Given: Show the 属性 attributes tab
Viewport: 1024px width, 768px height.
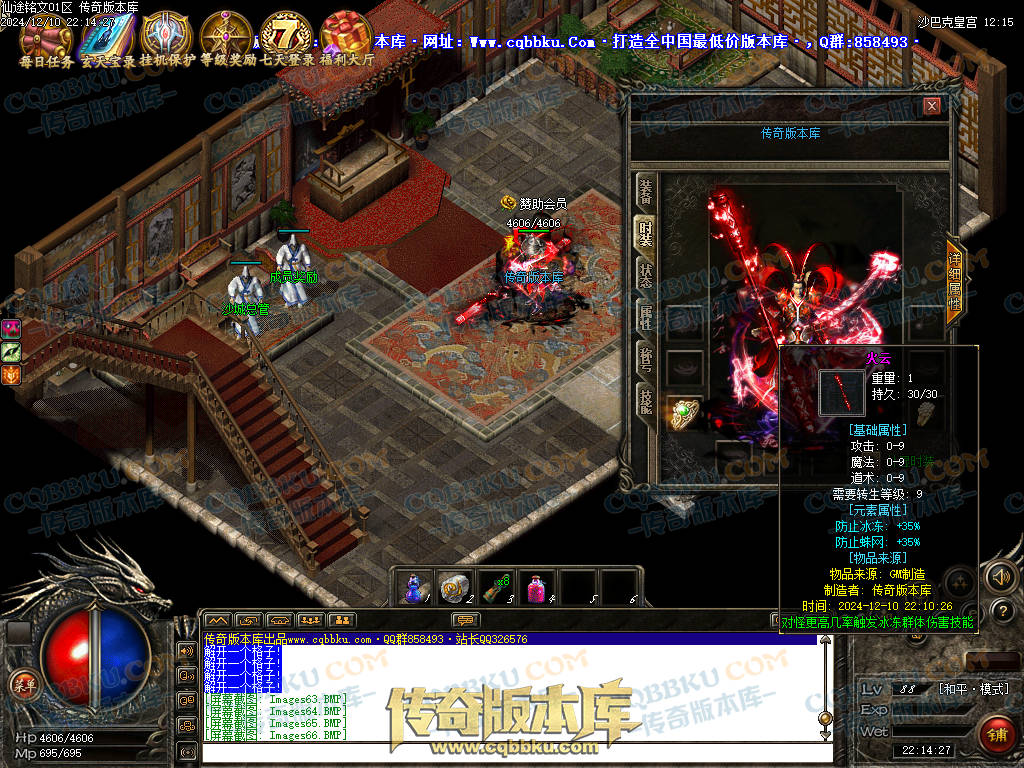Looking at the screenshot, I should click(645, 317).
